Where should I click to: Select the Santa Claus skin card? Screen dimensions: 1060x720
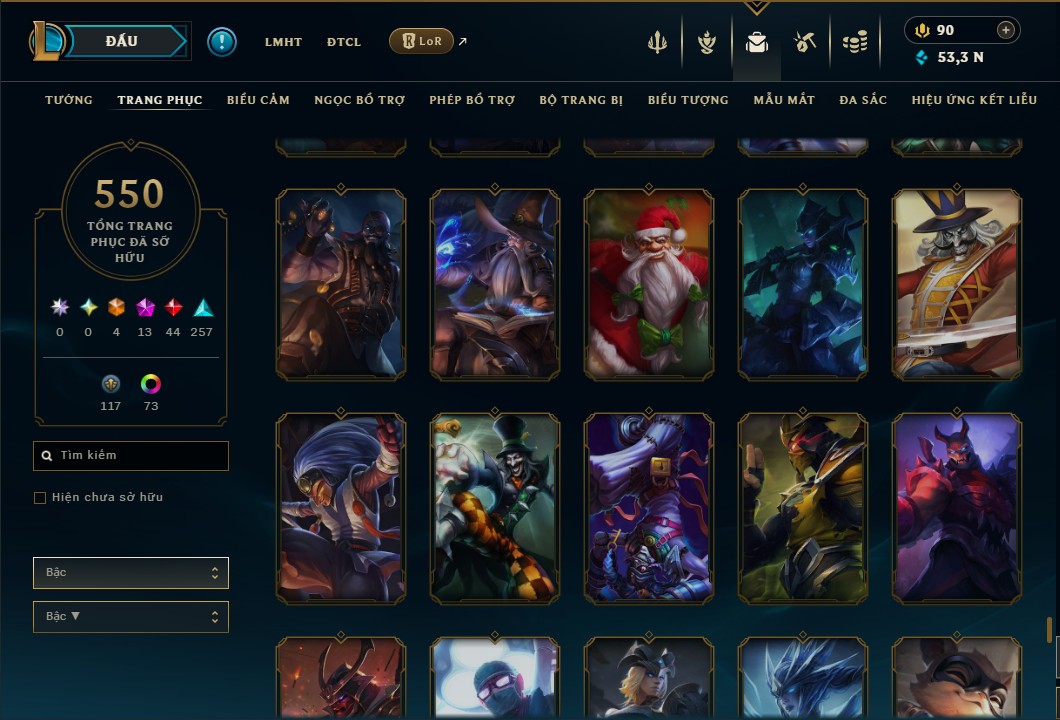click(x=649, y=284)
